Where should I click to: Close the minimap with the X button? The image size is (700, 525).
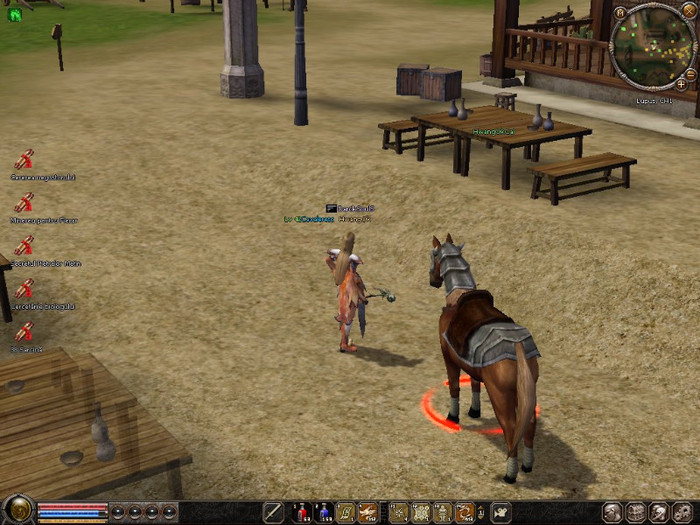(691, 13)
